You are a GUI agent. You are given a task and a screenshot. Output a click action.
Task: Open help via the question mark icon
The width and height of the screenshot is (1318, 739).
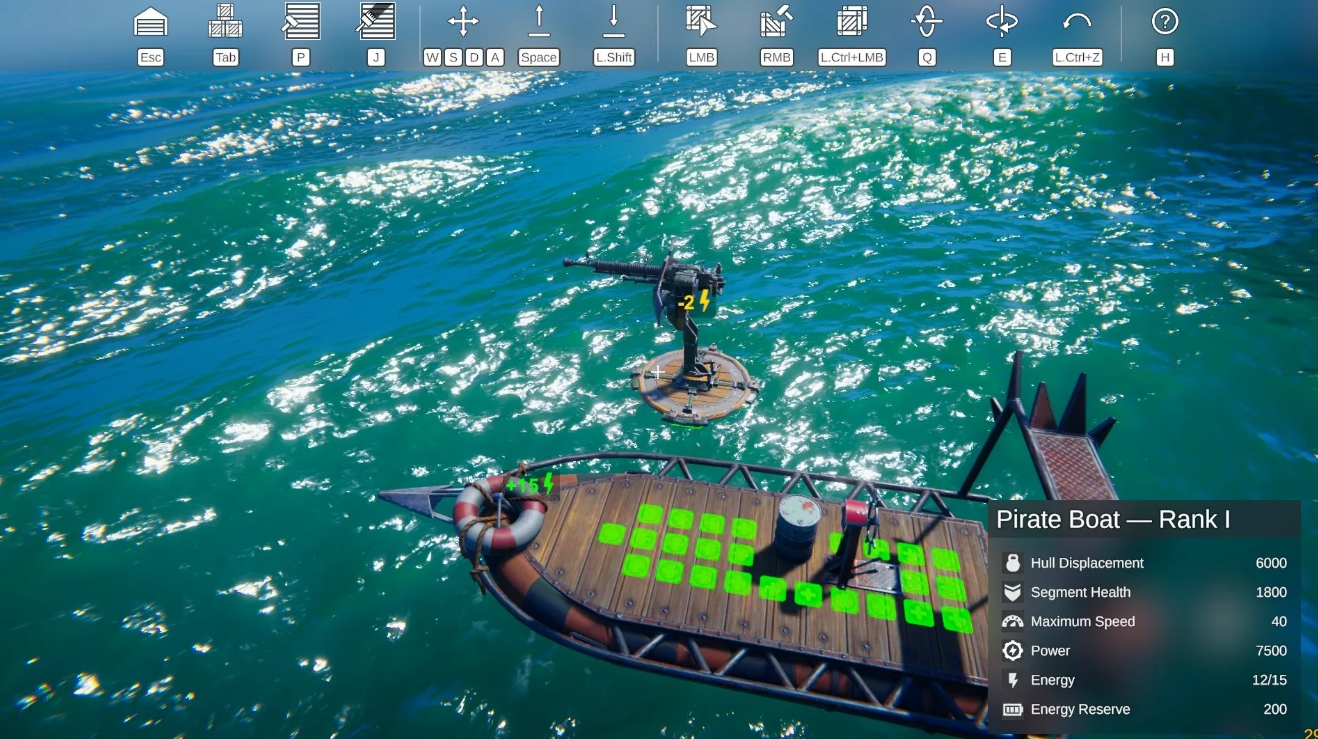pyautogui.click(x=1164, y=22)
